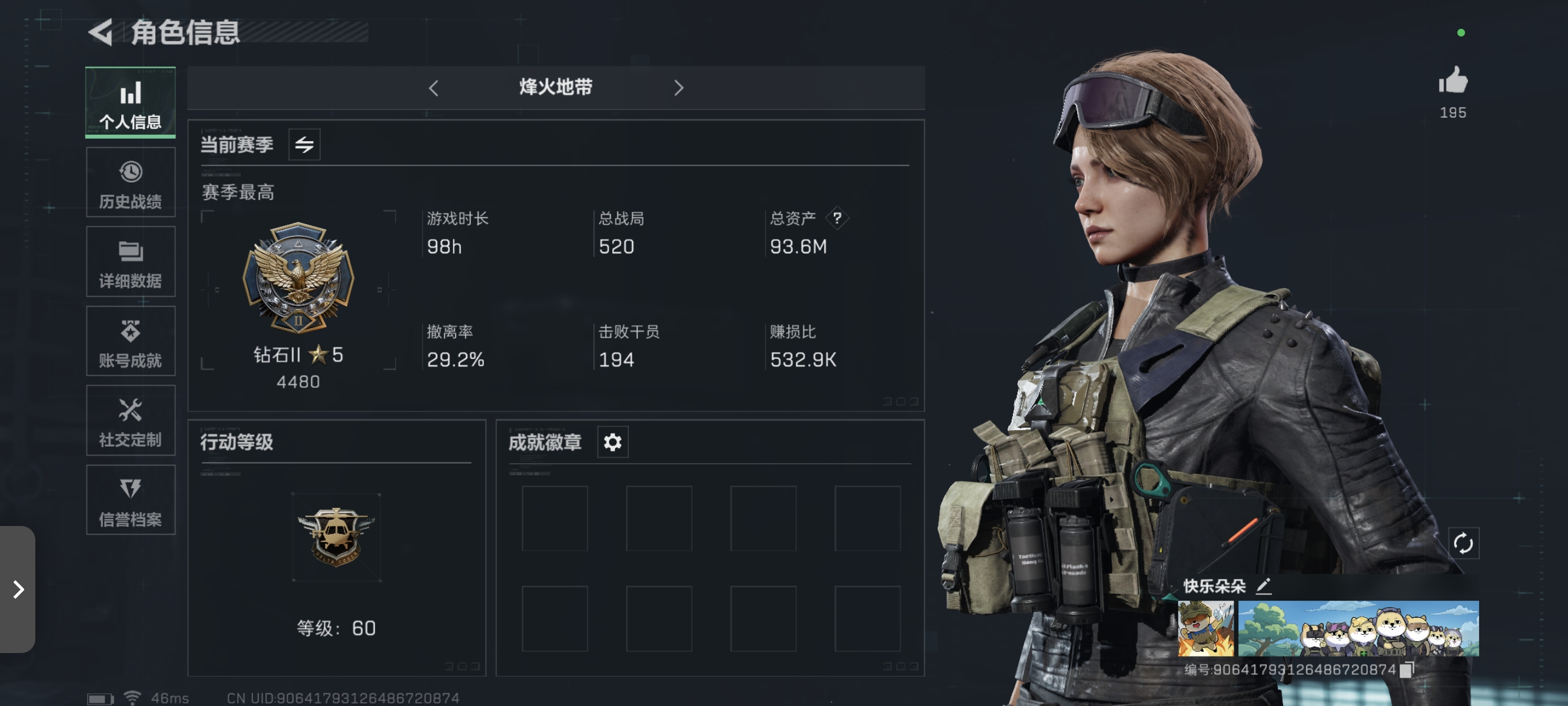Click the 总资产 question mark tooltip

pyautogui.click(x=838, y=218)
